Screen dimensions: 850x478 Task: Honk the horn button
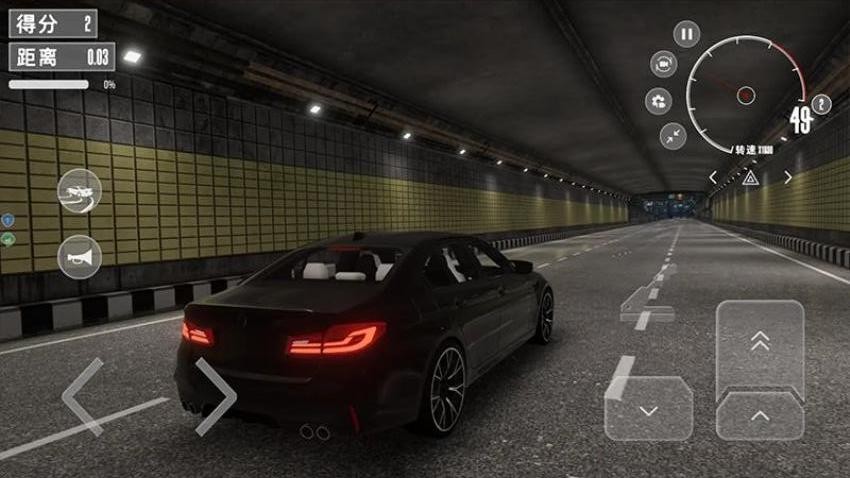(x=80, y=257)
